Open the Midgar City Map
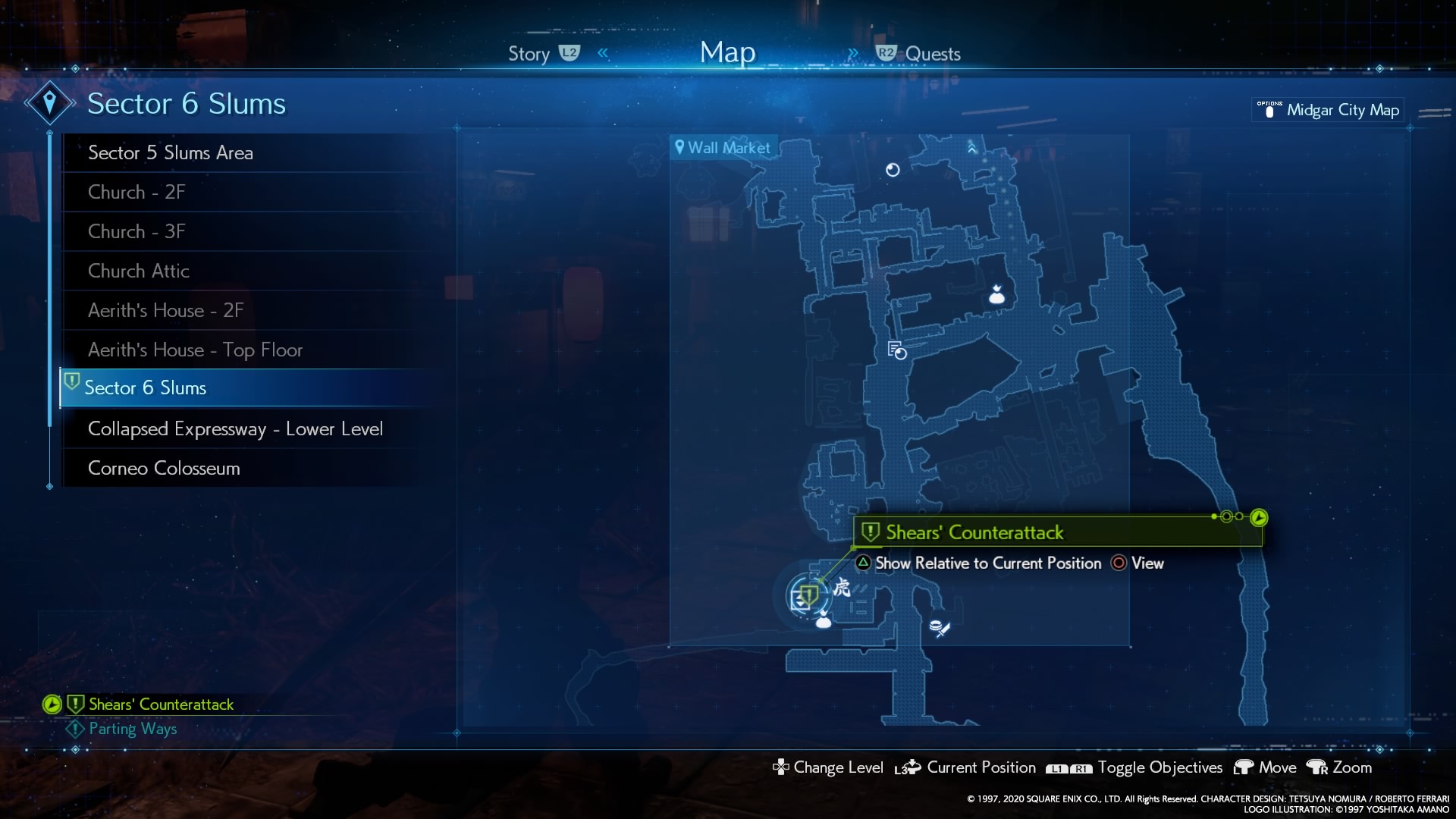The height and width of the screenshot is (819, 1456). 1327,110
